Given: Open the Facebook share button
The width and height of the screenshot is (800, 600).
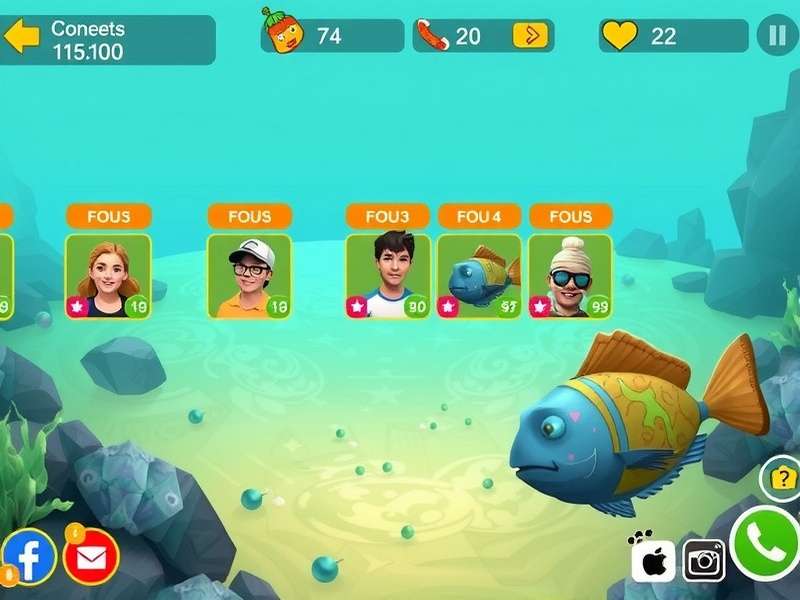Looking at the screenshot, I should 30,556.
